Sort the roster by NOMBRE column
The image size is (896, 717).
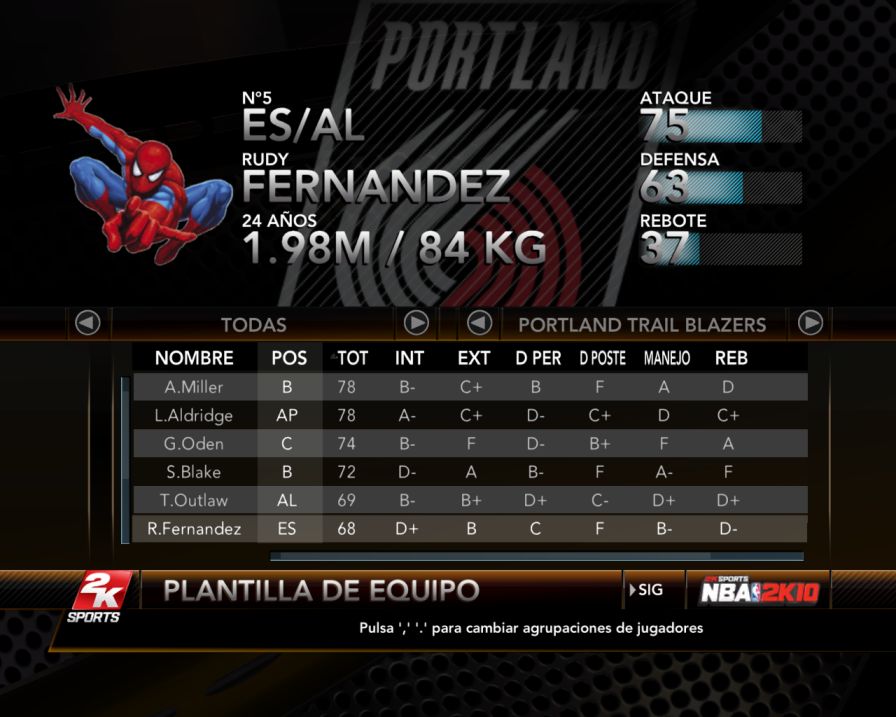coord(194,358)
